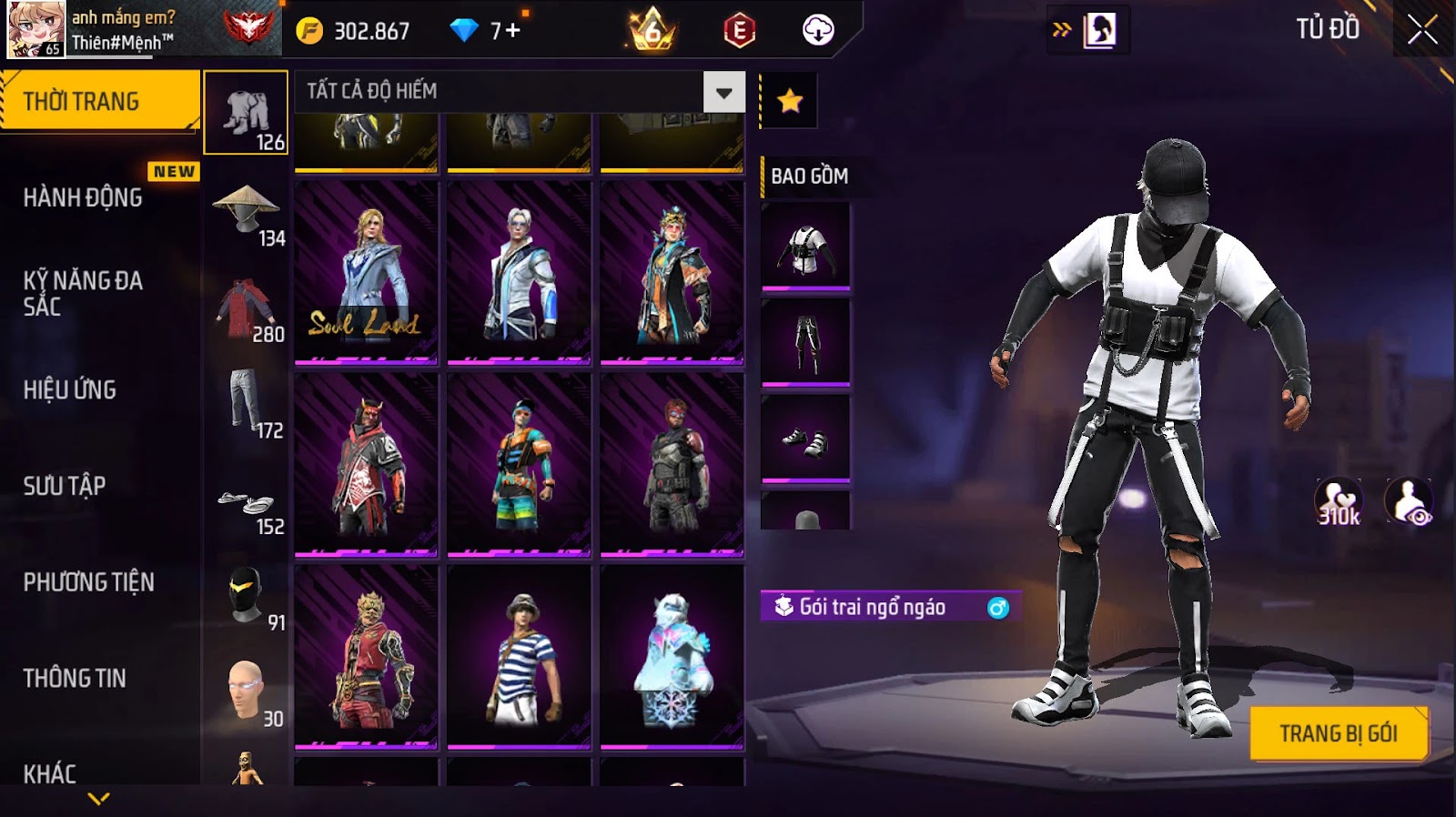The height and width of the screenshot is (817, 1456).
Task: Open the rarity filter dropdown
Action: click(x=723, y=93)
